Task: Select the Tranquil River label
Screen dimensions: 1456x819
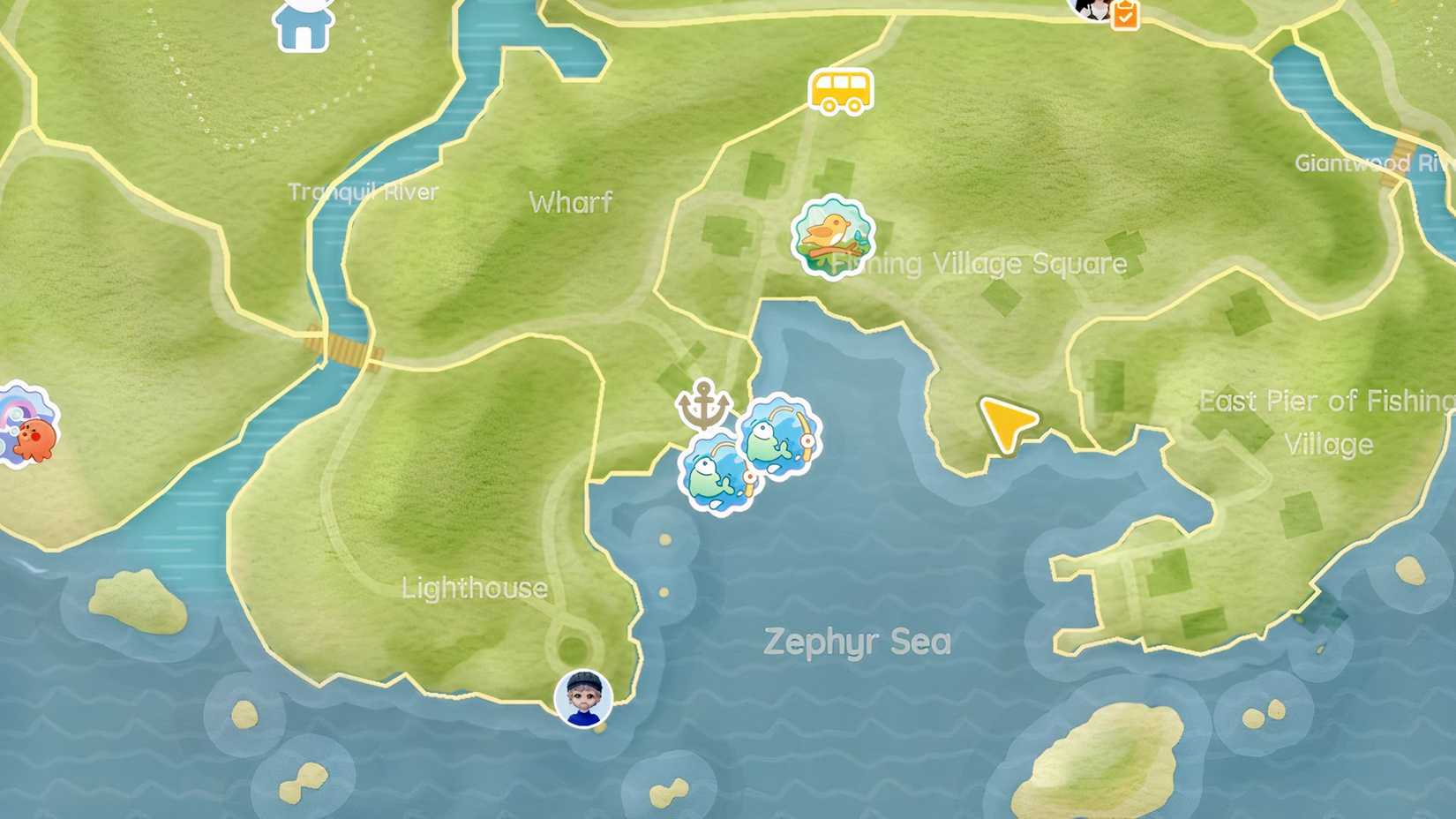Action: [364, 192]
